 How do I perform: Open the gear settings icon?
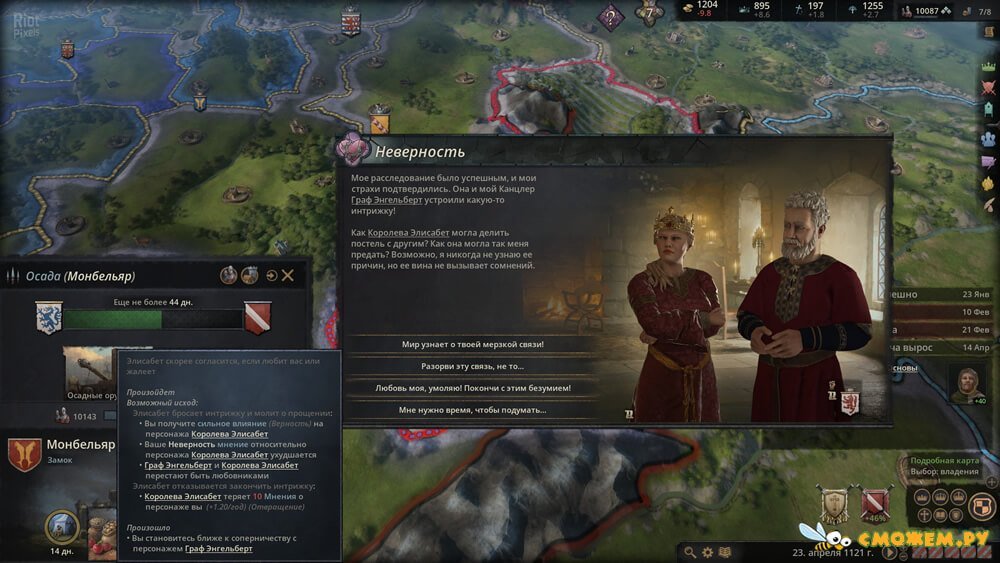click(x=708, y=552)
